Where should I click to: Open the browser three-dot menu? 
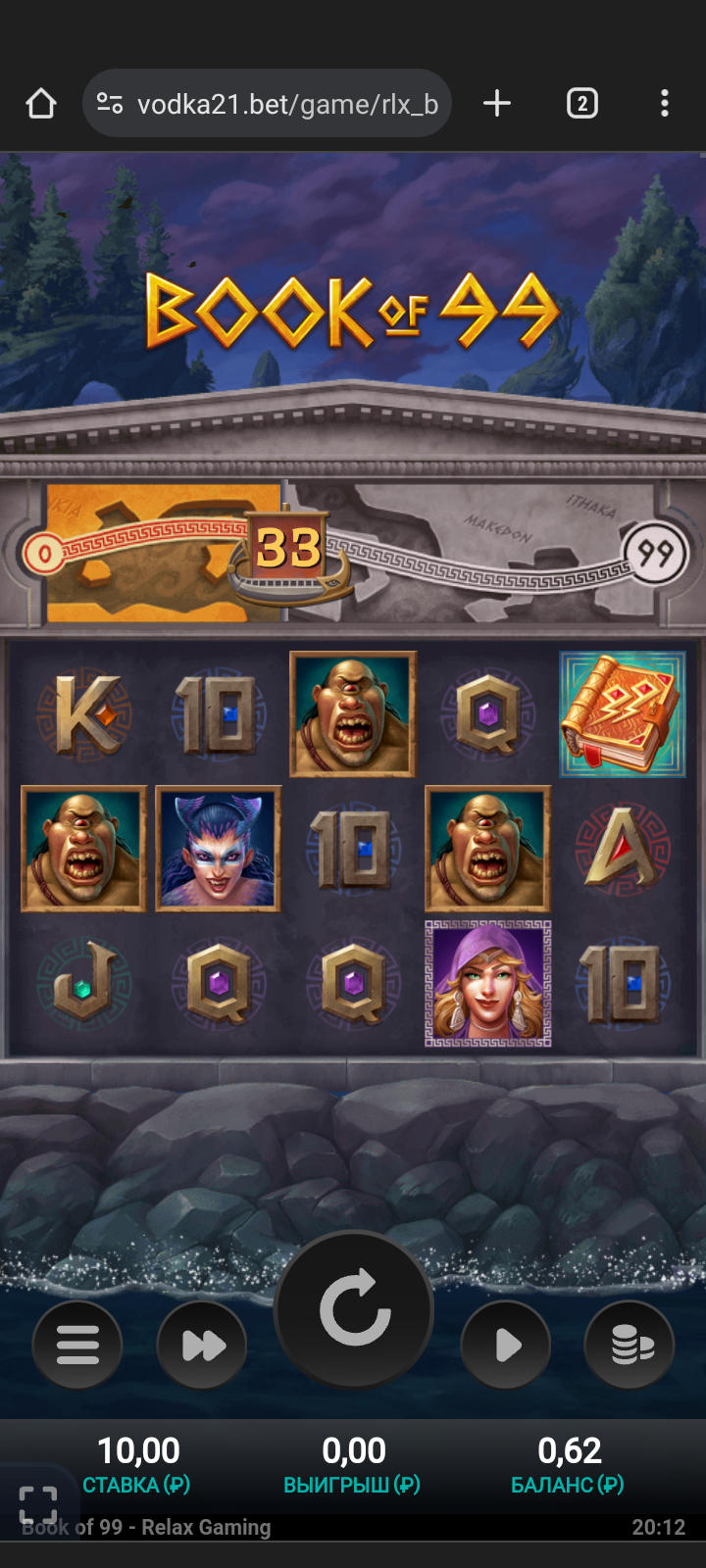[665, 104]
